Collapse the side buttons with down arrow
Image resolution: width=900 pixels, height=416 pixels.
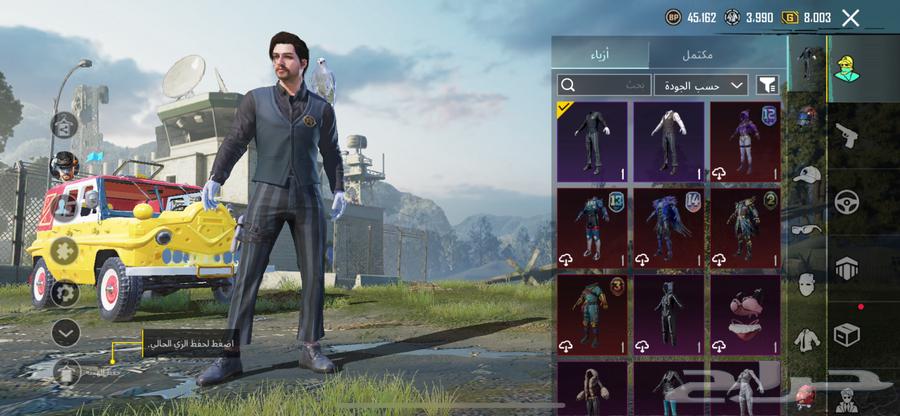pos(65,331)
